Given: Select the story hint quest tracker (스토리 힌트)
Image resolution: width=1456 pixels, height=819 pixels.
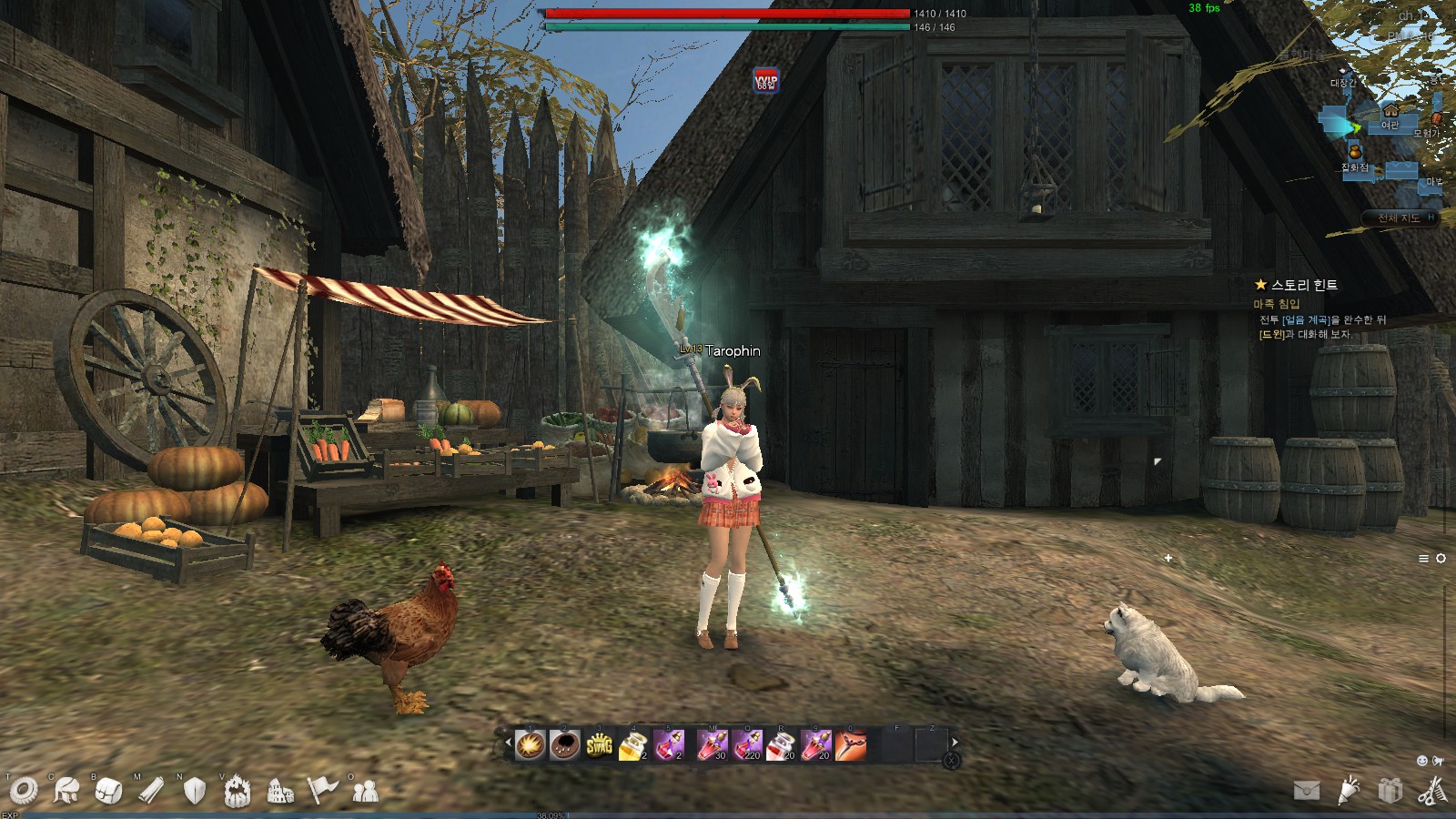Looking at the screenshot, I should tap(1303, 285).
